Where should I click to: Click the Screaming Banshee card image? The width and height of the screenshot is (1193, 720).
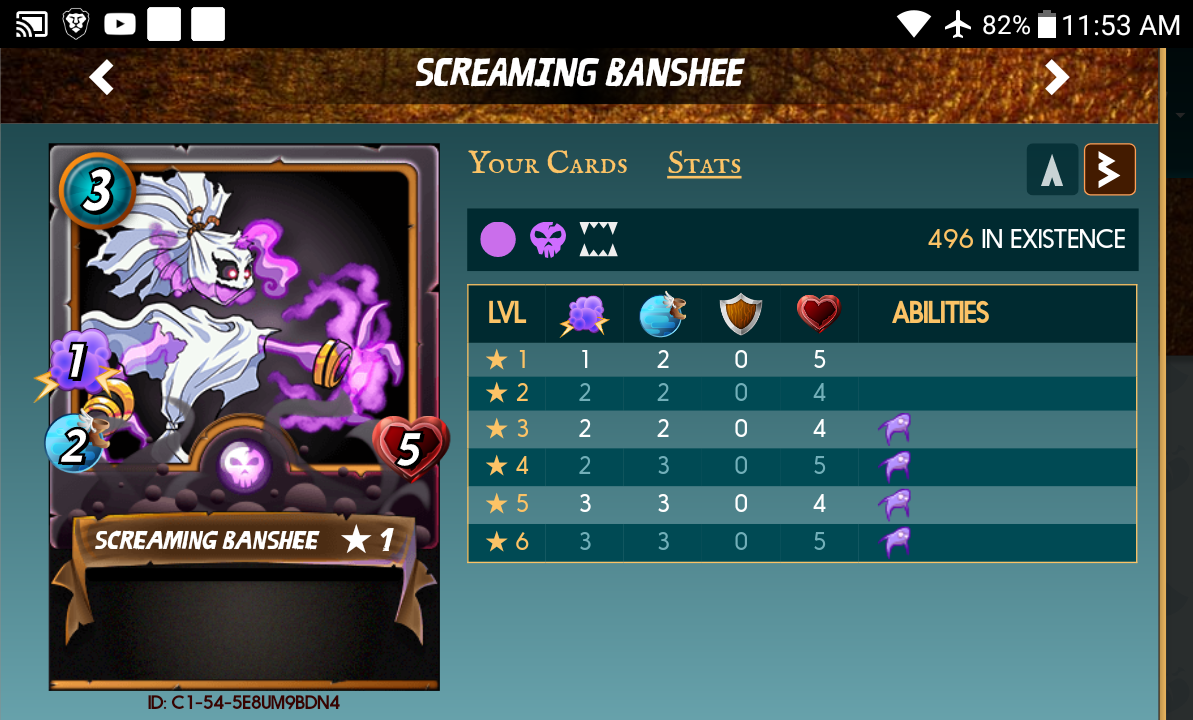(244, 416)
